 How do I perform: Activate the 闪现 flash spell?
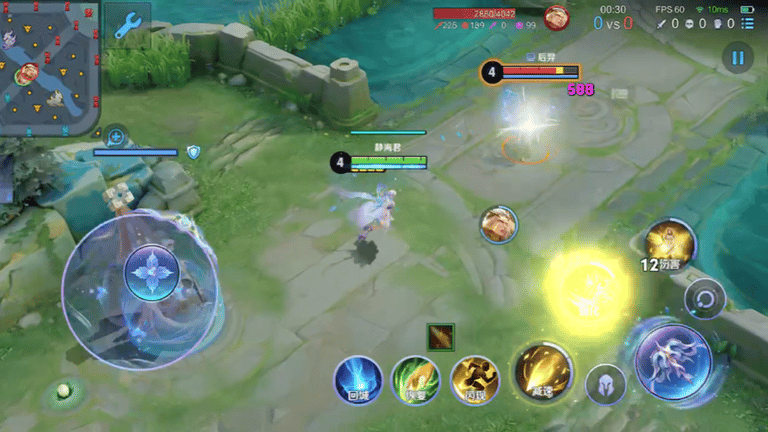click(x=474, y=380)
